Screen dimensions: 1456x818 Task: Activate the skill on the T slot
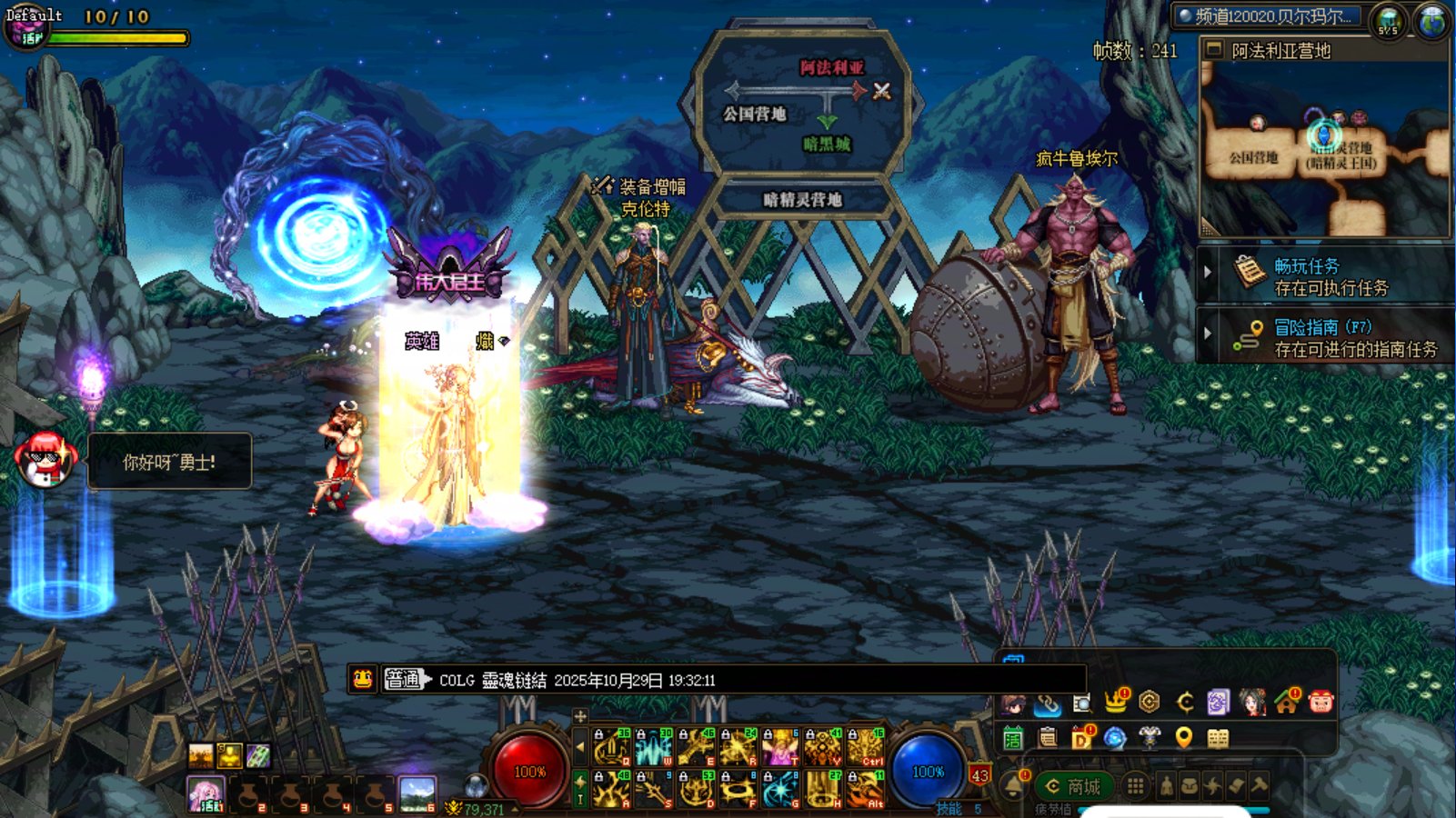pos(780,747)
